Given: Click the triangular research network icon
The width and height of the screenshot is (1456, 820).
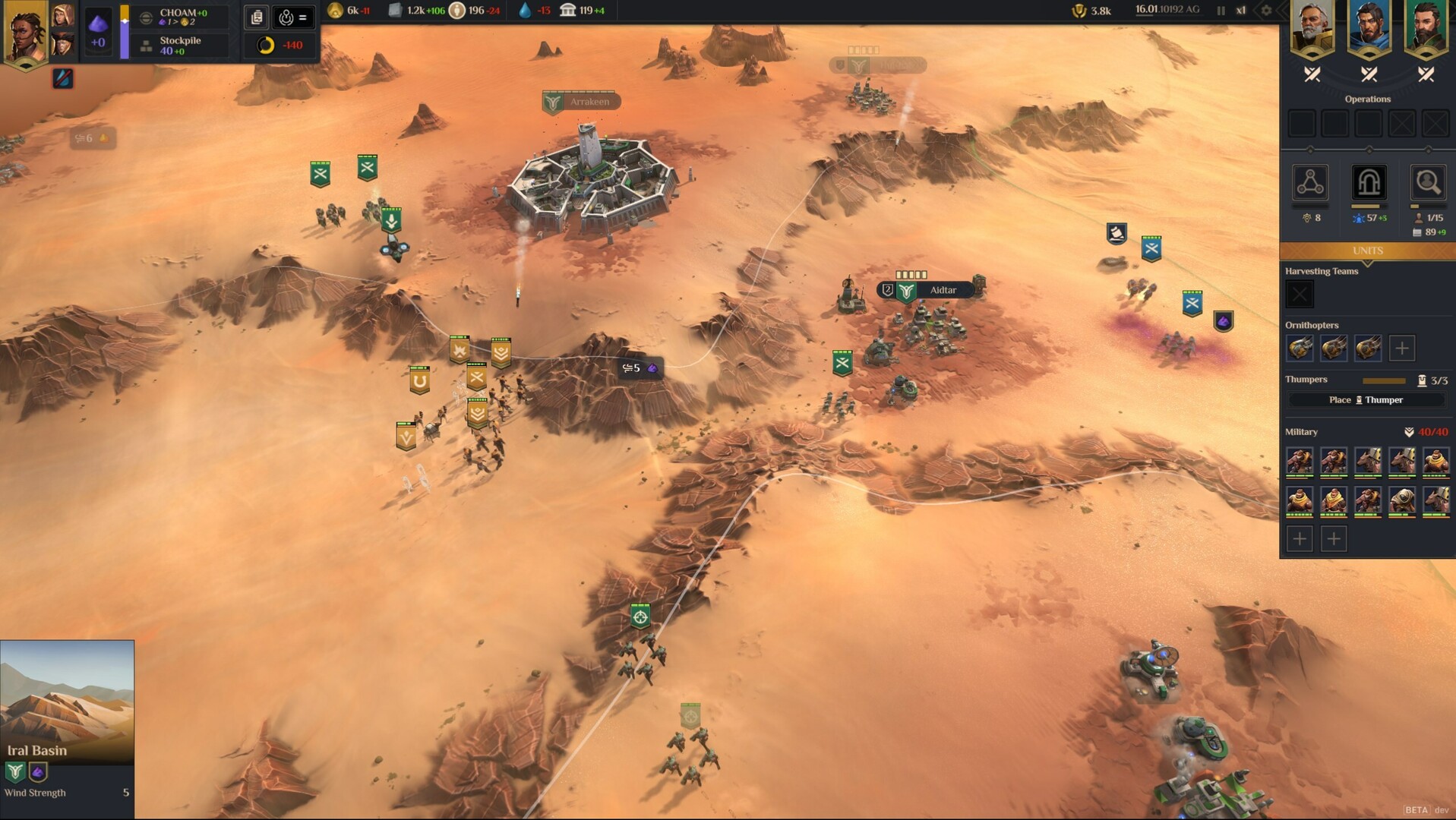Looking at the screenshot, I should [1310, 184].
